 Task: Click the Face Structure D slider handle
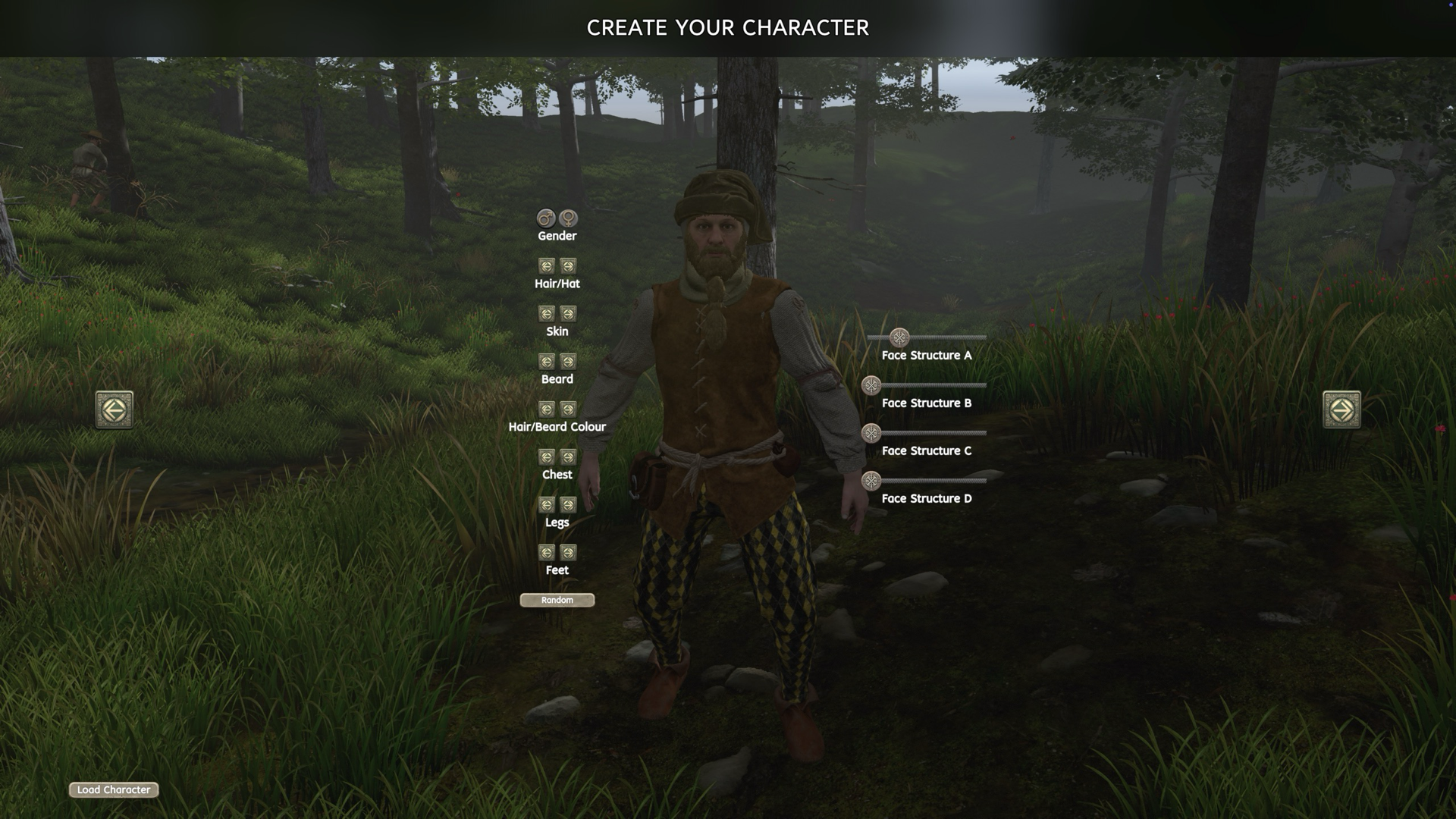click(x=871, y=479)
